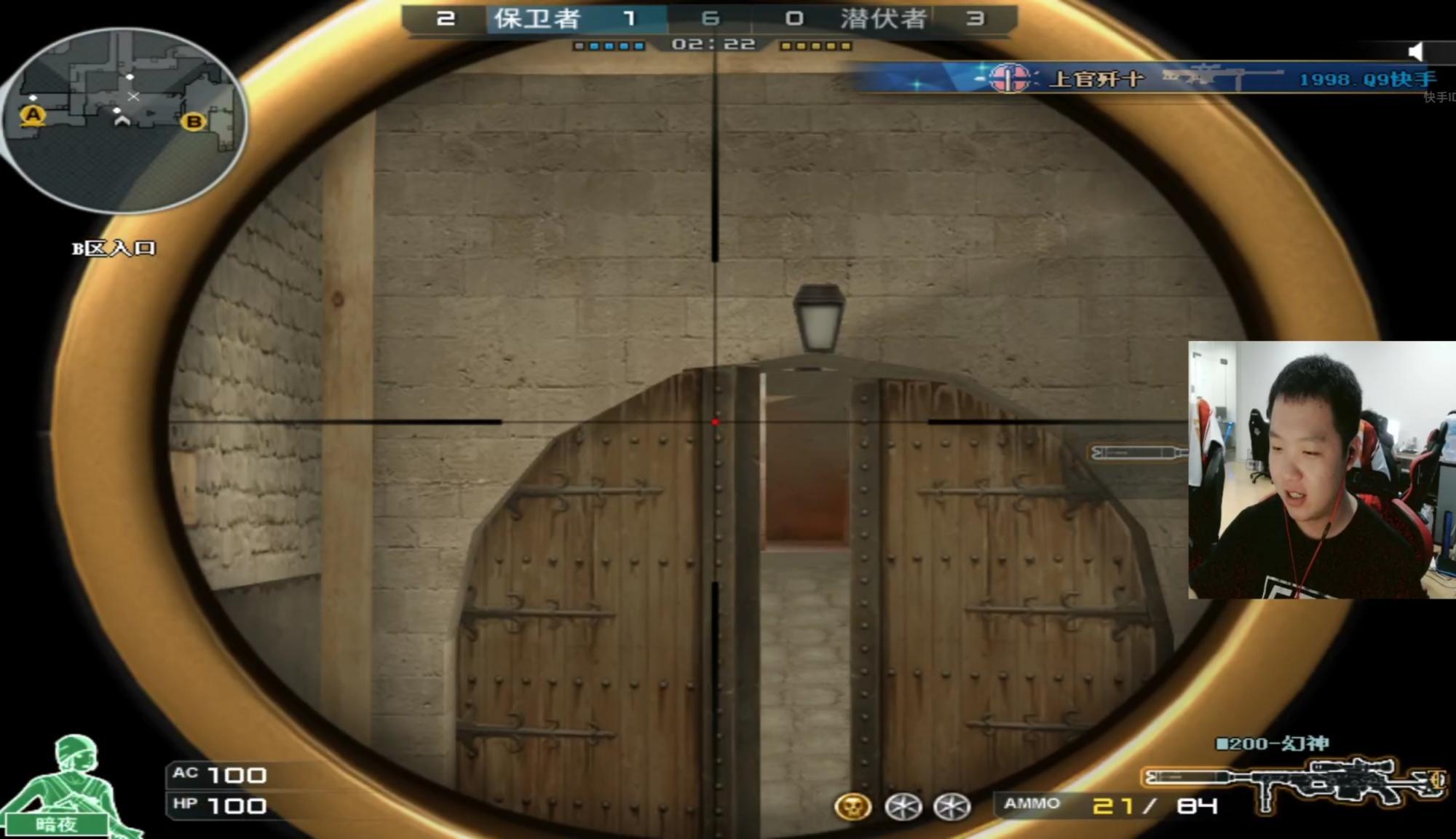Click the circular minimap
The height and width of the screenshot is (839, 1456).
click(125, 120)
